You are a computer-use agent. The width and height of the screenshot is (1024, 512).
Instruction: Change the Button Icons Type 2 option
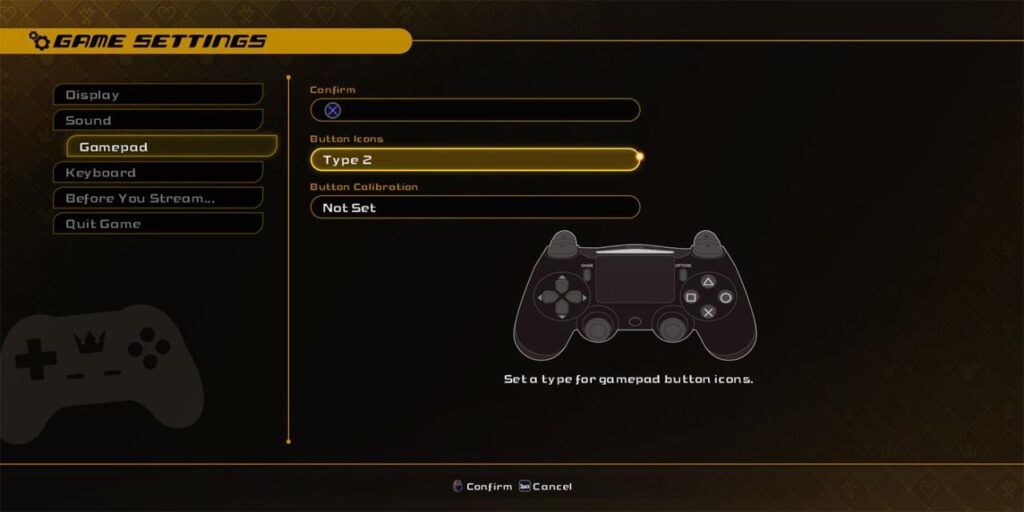click(475, 160)
